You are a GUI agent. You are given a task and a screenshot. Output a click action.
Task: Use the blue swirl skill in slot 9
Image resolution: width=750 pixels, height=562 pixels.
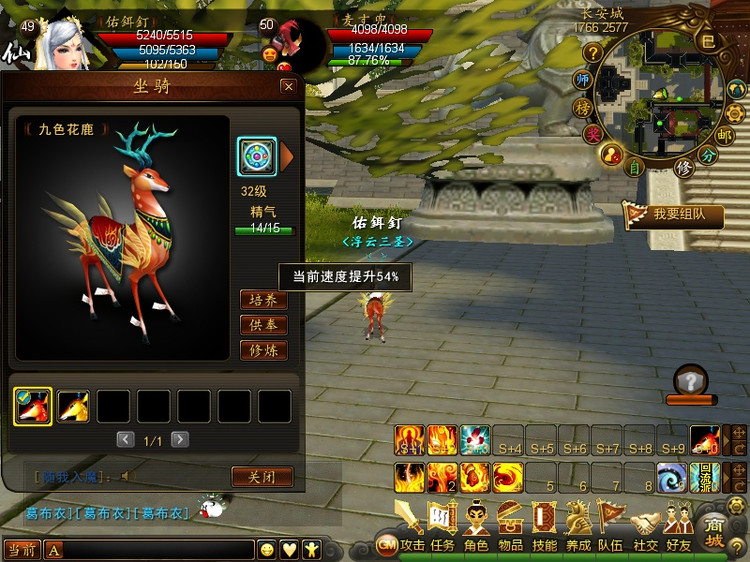672,477
